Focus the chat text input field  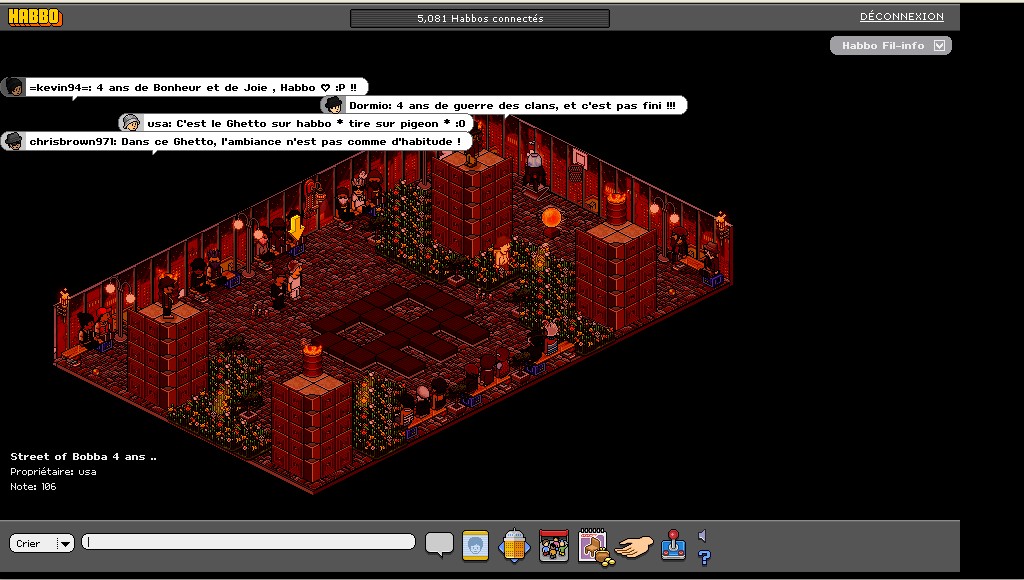point(249,542)
